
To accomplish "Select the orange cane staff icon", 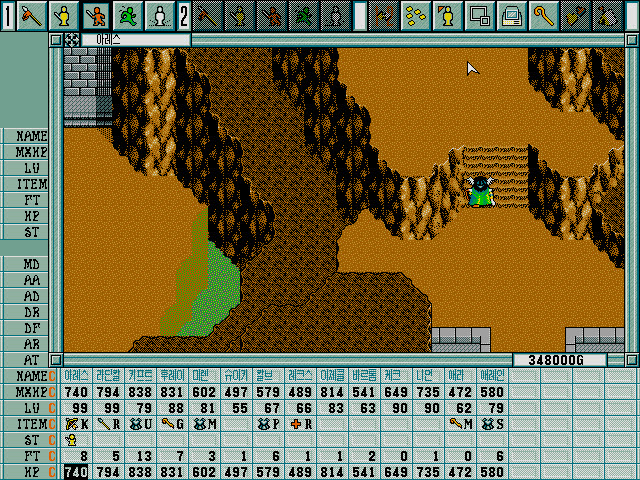I will click(543, 15).
